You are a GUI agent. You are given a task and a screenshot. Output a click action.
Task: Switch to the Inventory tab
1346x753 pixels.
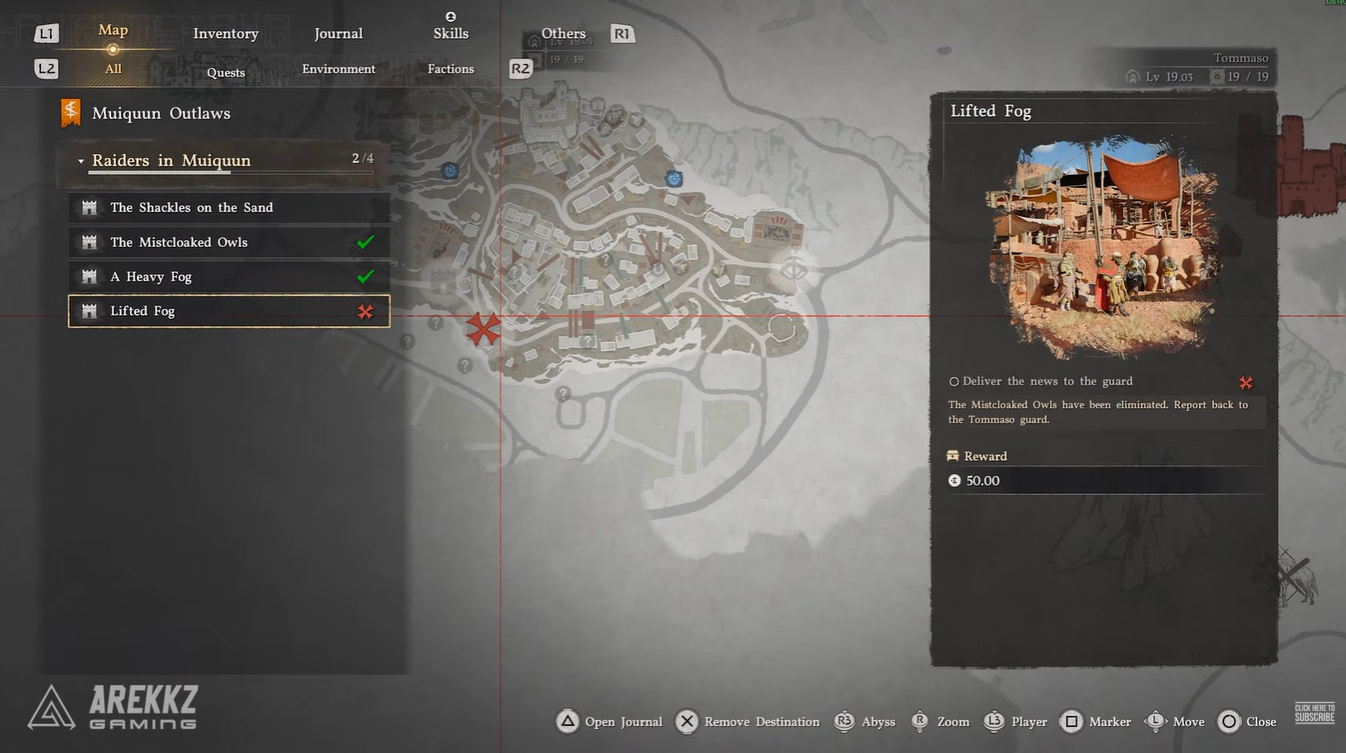coord(226,34)
